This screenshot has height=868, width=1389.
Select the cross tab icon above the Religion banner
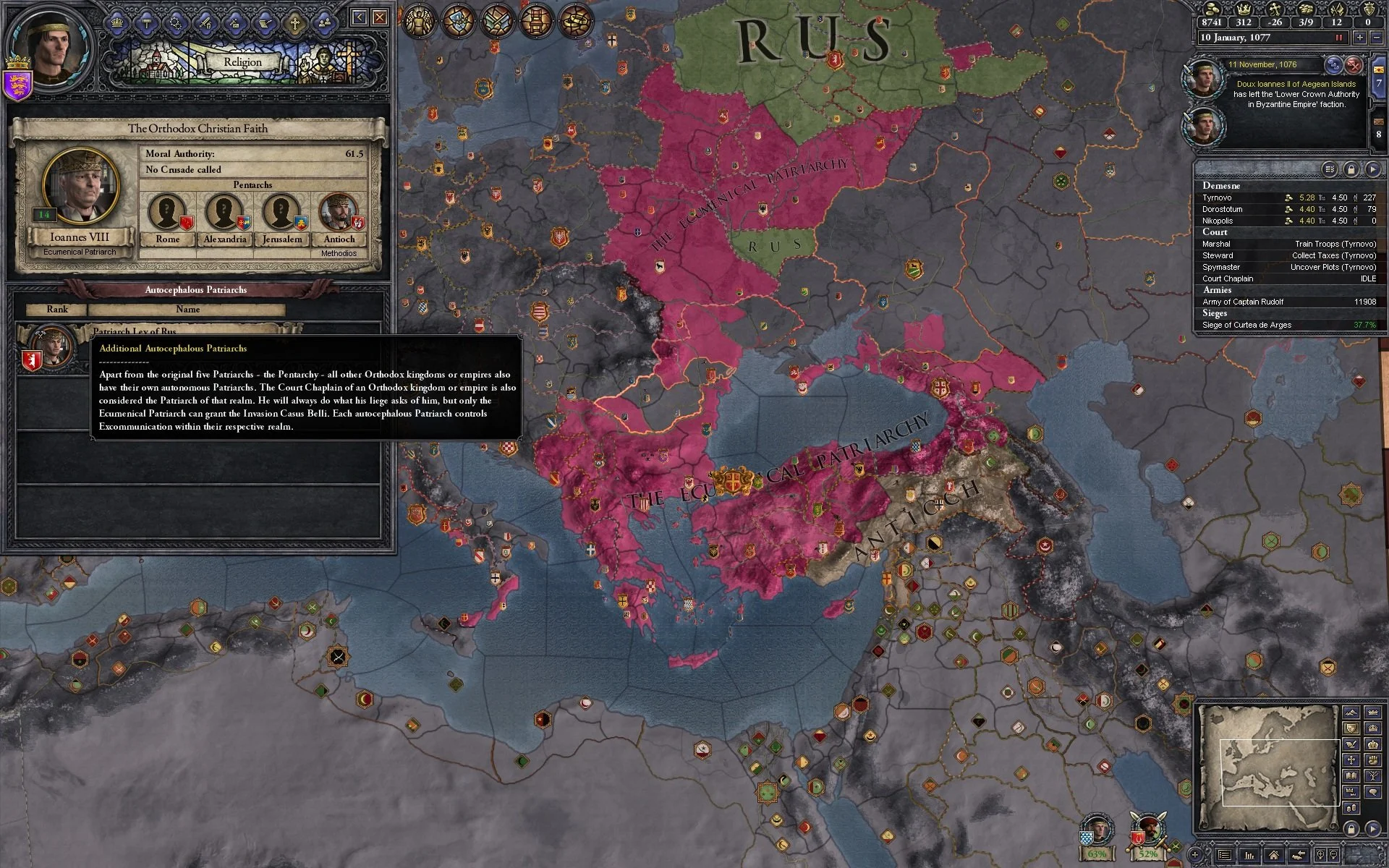click(294, 22)
